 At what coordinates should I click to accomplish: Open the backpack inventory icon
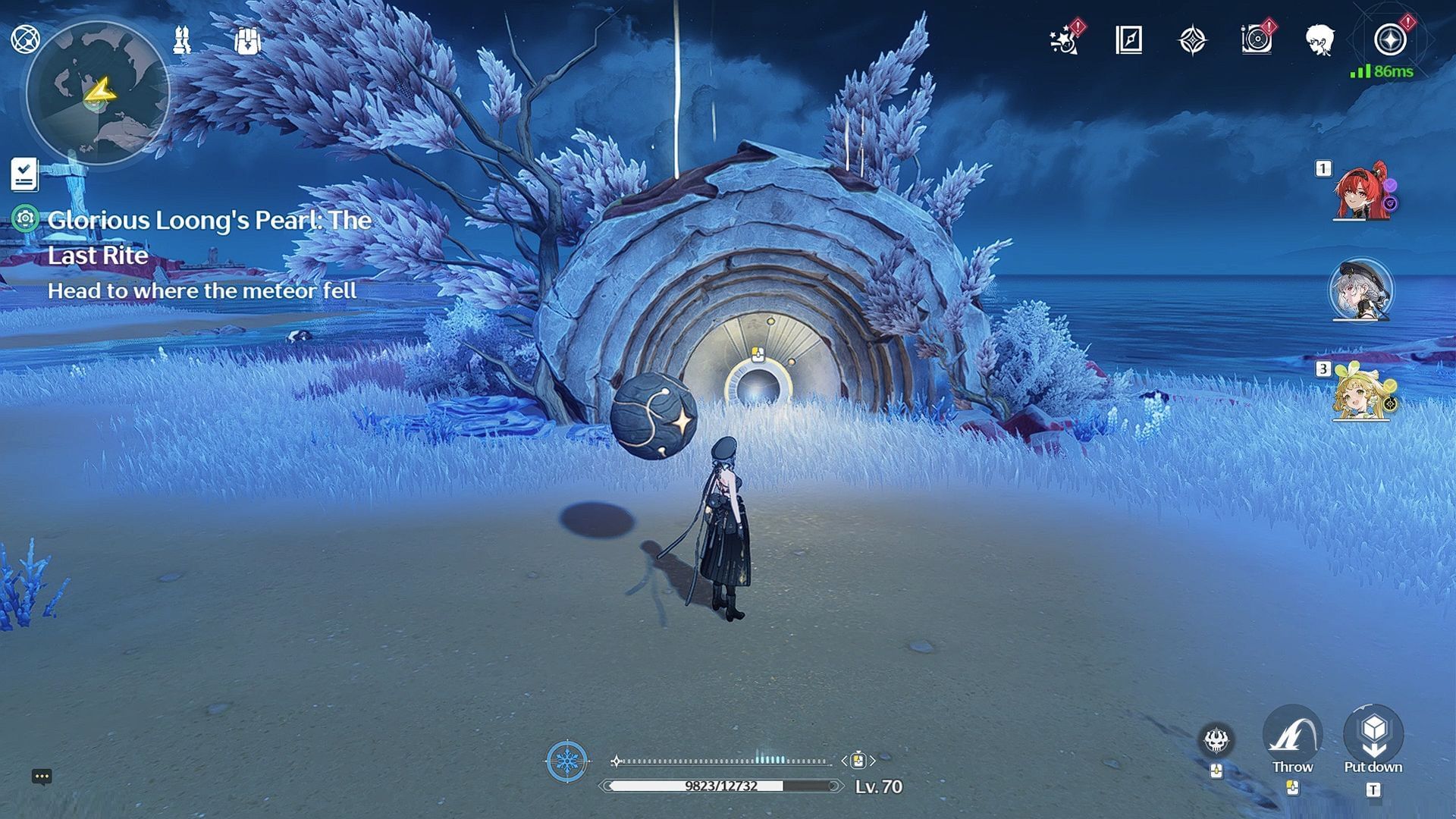coord(247,40)
